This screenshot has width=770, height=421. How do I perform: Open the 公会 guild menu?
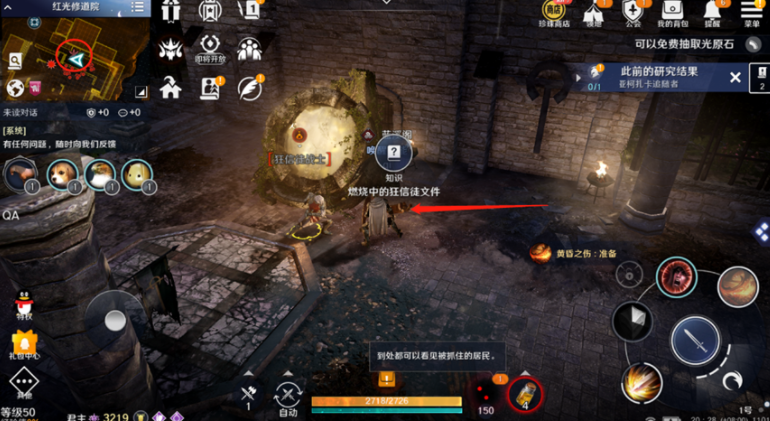pyautogui.click(x=632, y=12)
